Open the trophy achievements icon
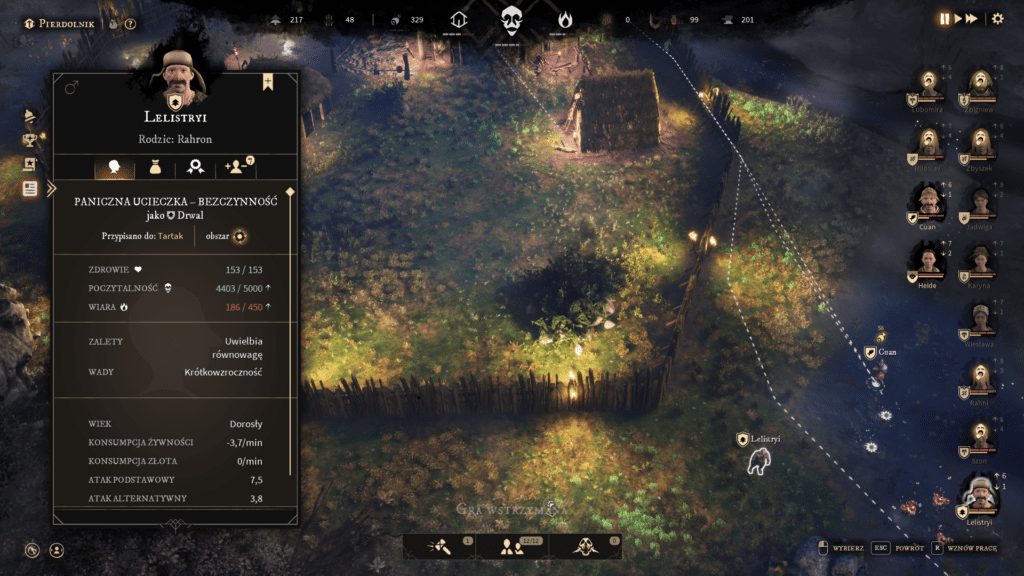1024x576 pixels. [30, 140]
